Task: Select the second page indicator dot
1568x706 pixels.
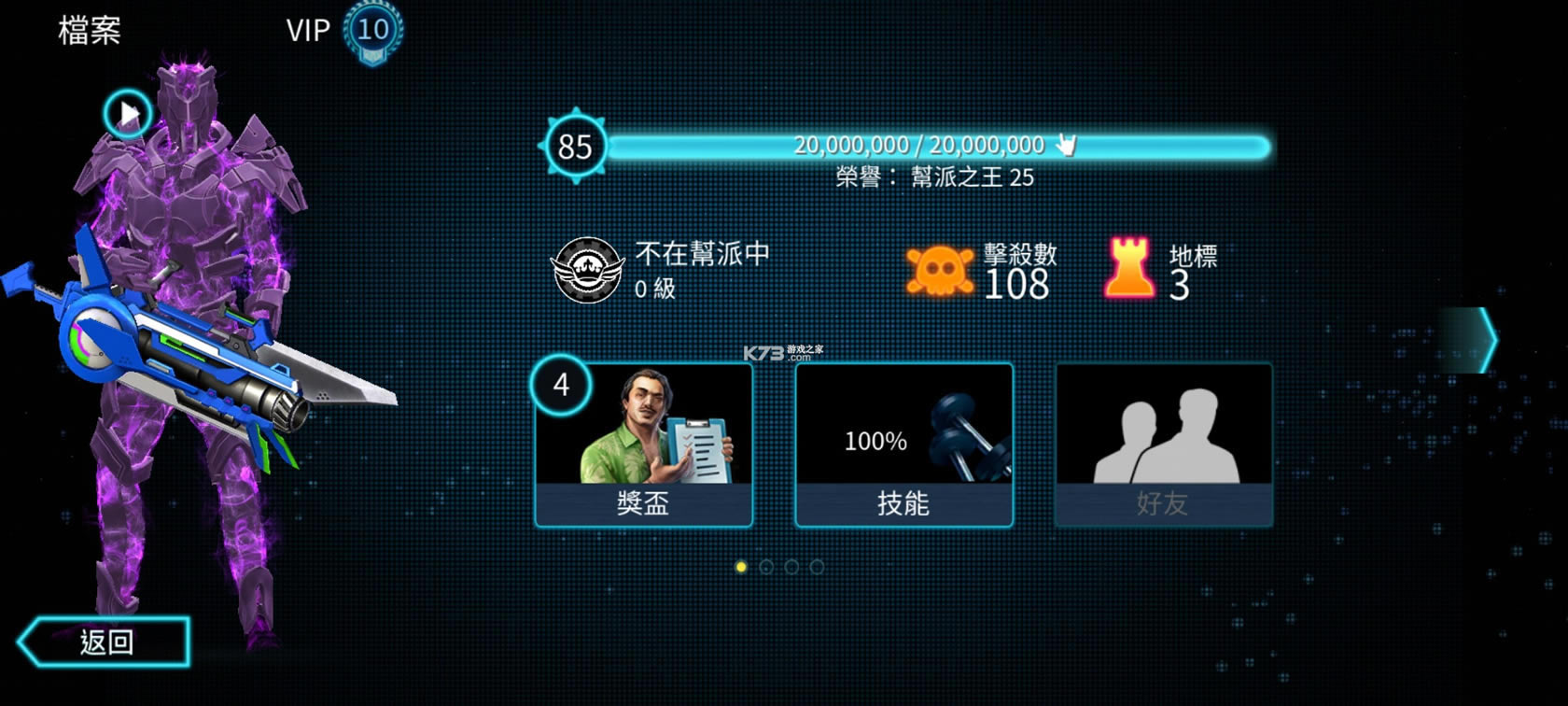Action: click(x=765, y=565)
